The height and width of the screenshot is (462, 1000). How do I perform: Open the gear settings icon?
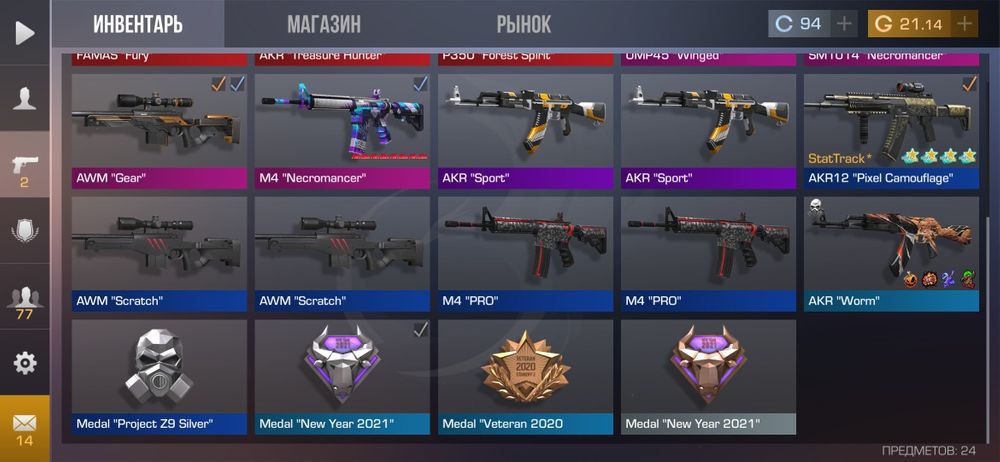pyautogui.click(x=24, y=362)
